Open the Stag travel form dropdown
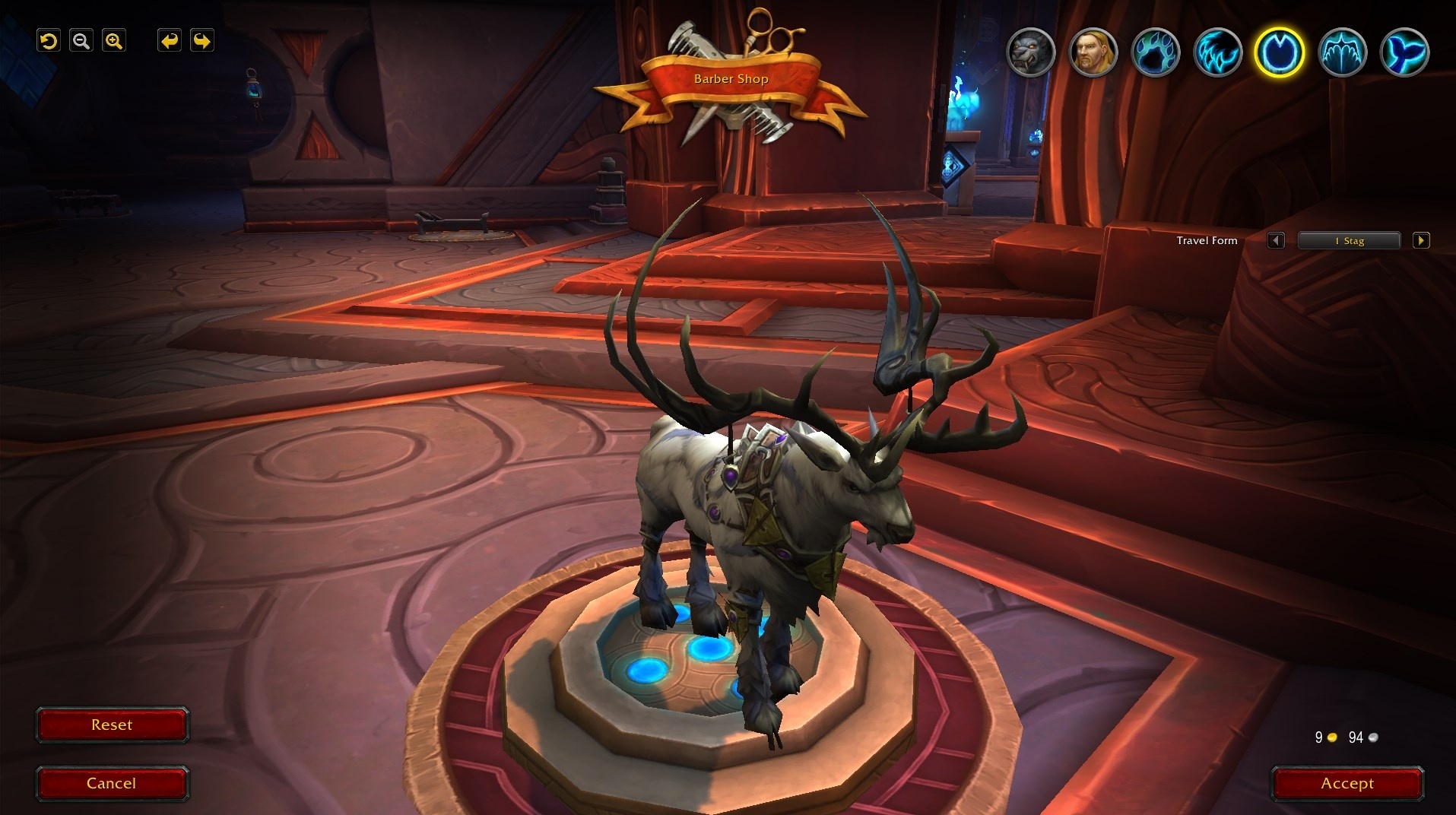 [x=1349, y=241]
